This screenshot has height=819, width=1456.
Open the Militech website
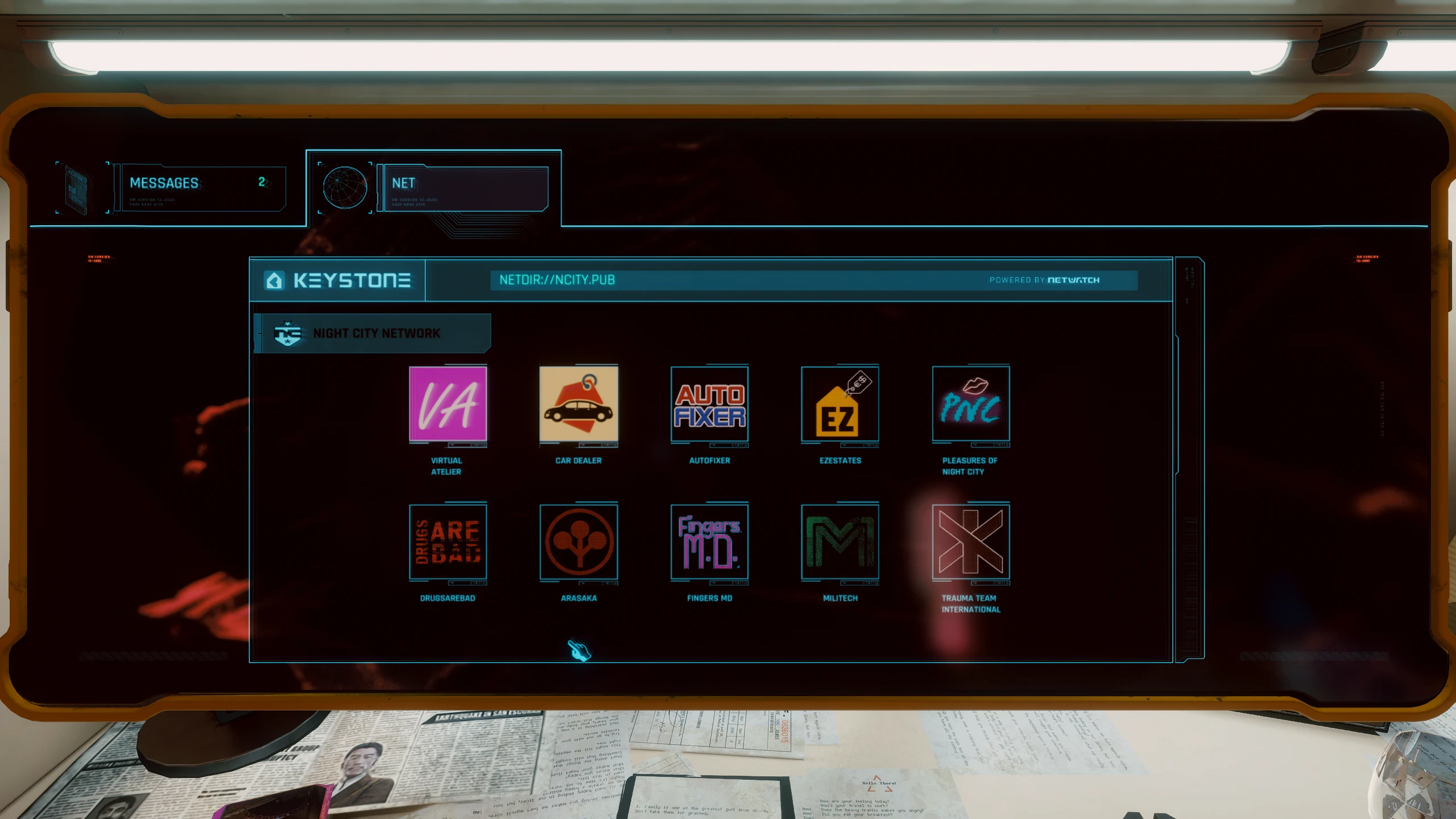pyautogui.click(x=840, y=543)
